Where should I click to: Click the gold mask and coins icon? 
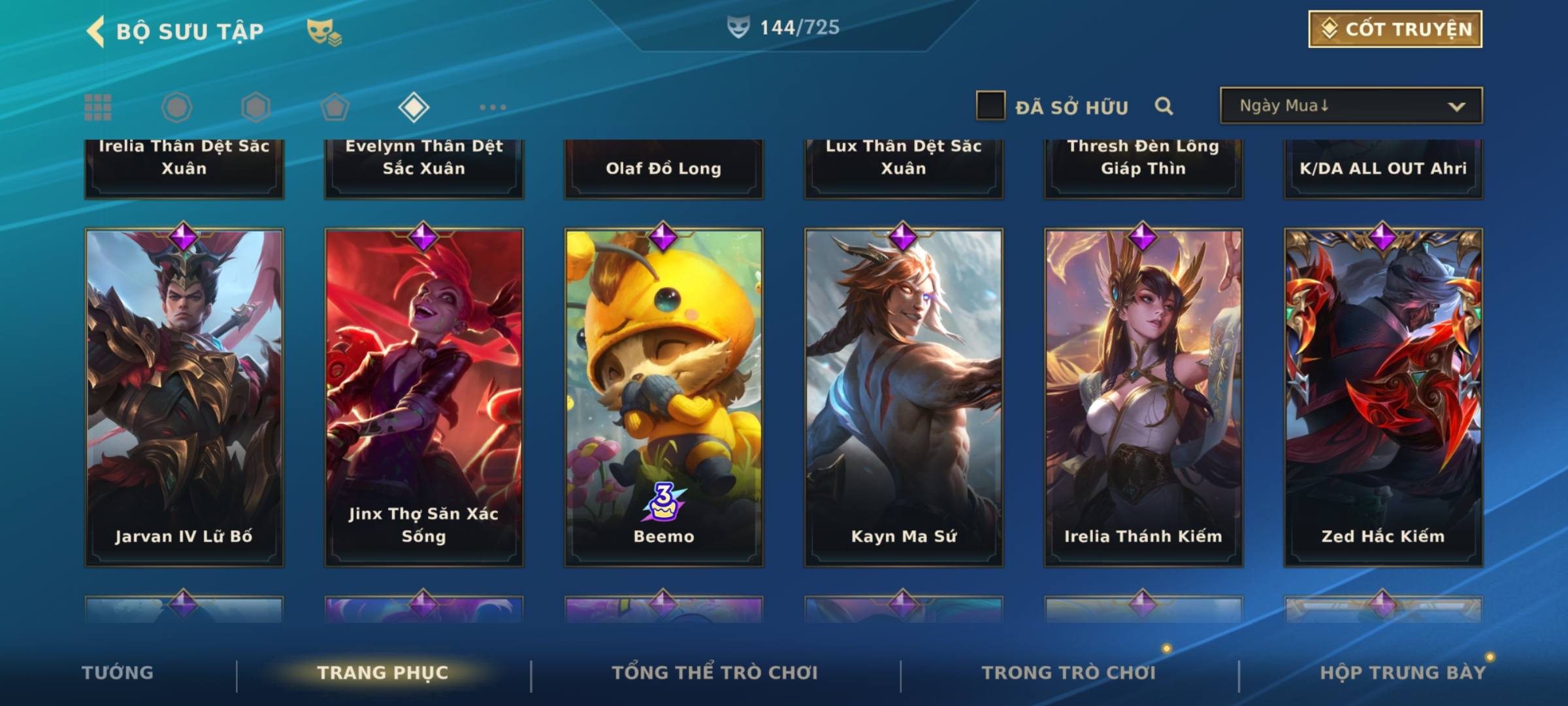(x=324, y=31)
